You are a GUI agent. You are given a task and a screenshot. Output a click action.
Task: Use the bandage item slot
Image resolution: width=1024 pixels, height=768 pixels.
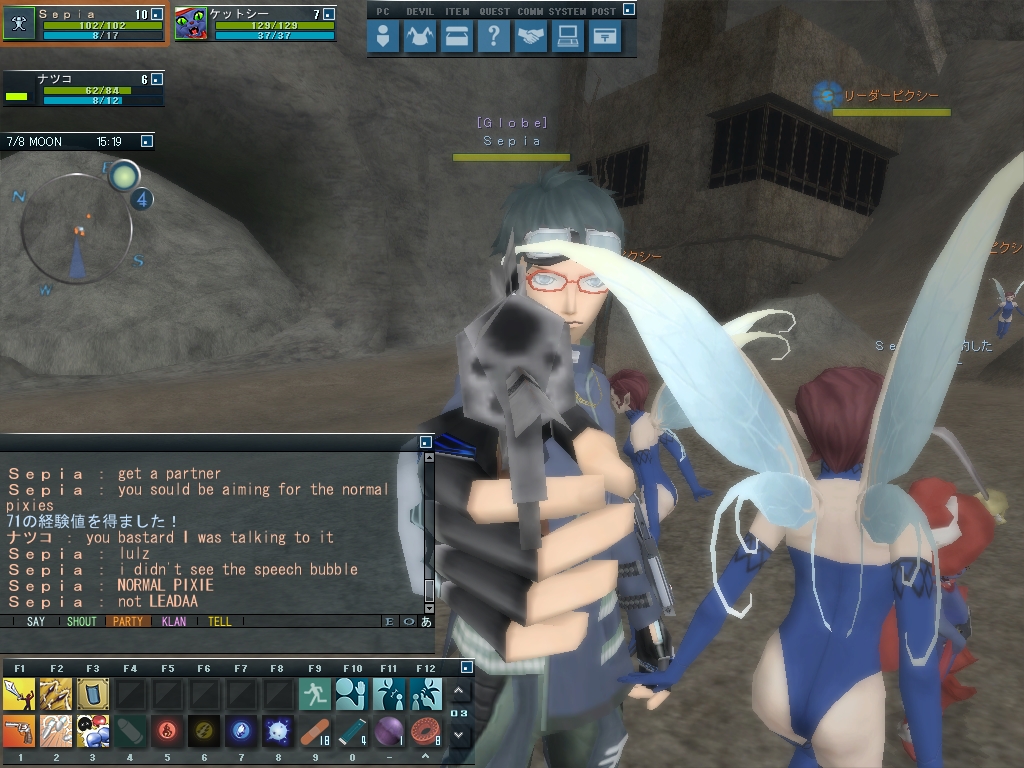315,731
